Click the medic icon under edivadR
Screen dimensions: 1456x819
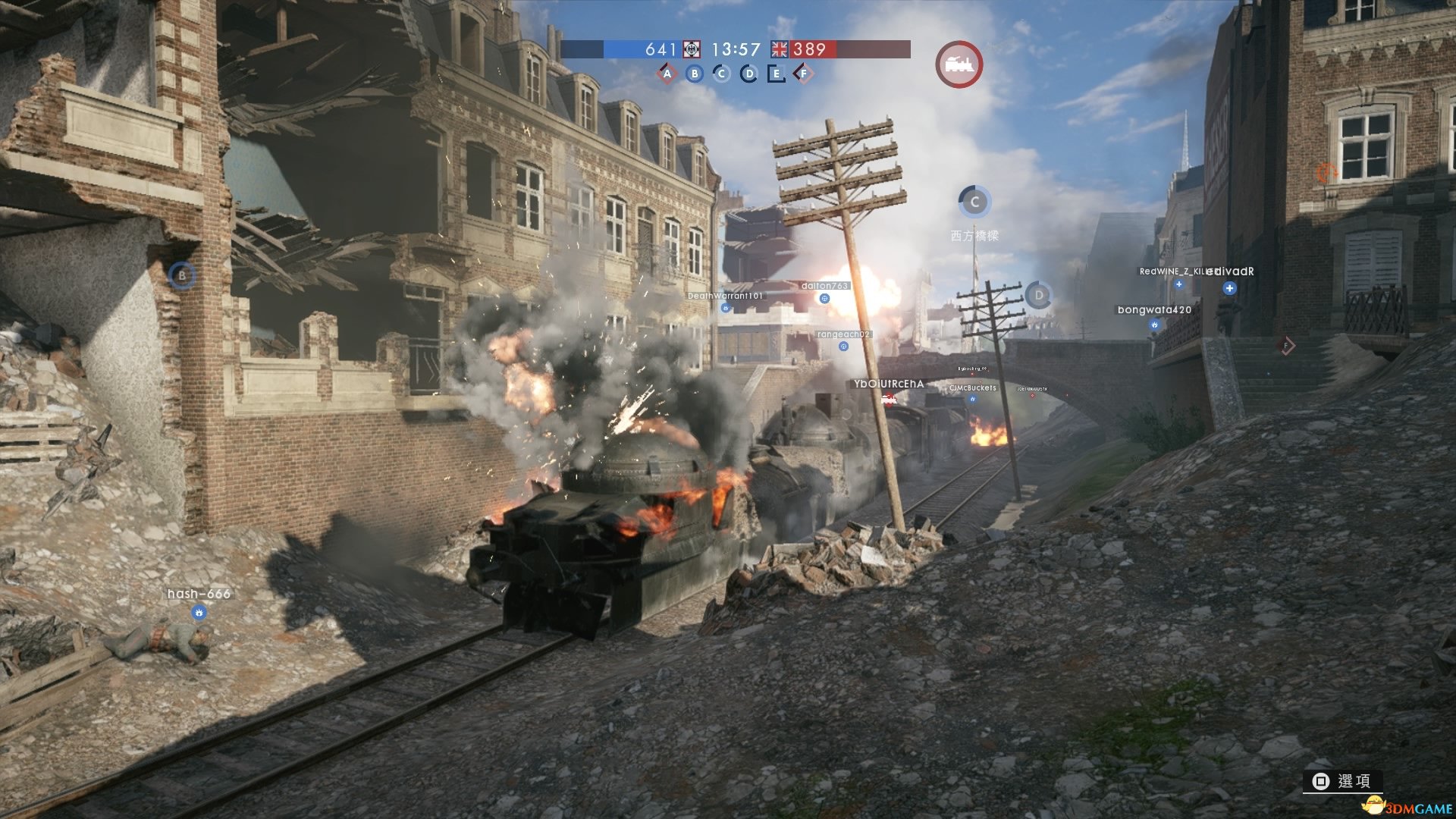click(x=1229, y=288)
